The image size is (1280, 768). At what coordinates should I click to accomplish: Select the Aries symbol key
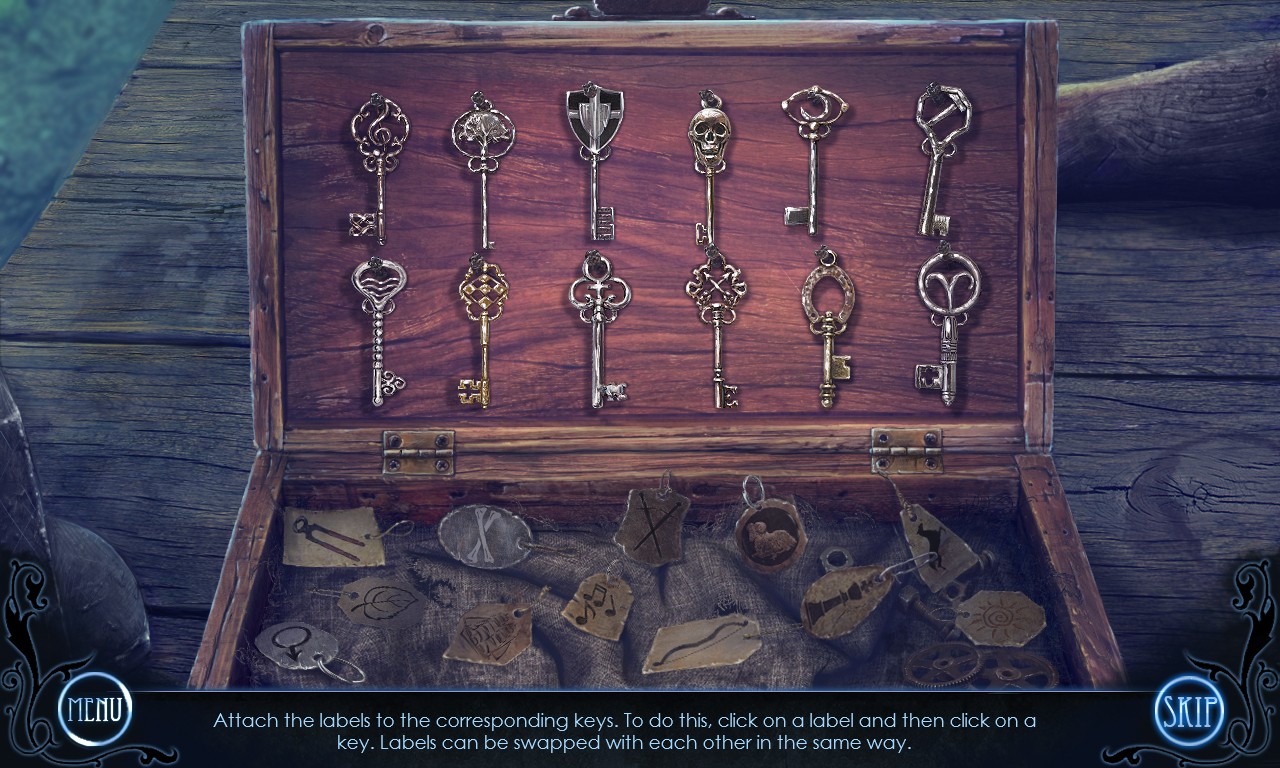pyautogui.click(x=947, y=320)
